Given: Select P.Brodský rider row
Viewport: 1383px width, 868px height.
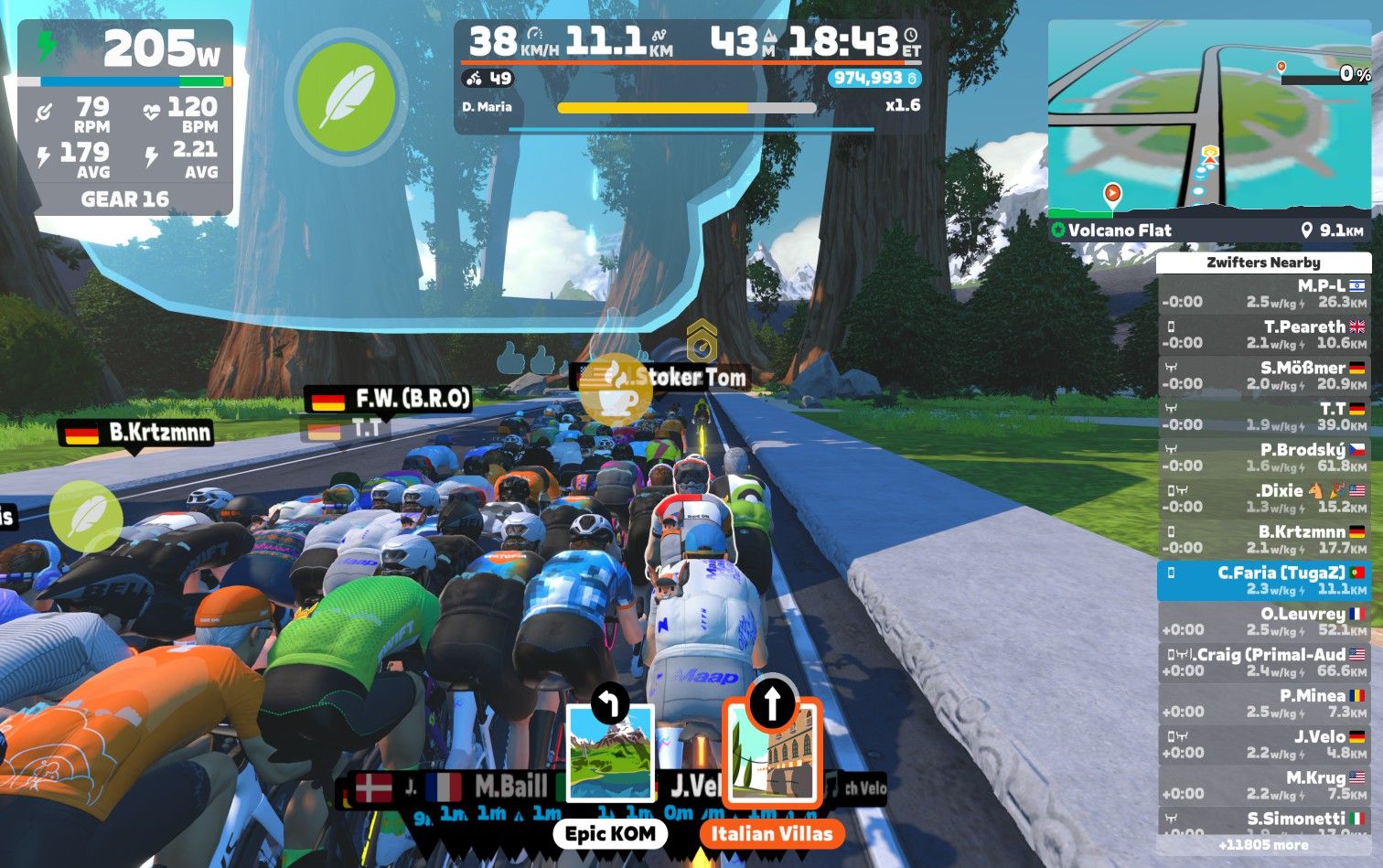Looking at the screenshot, I should pos(1263,457).
